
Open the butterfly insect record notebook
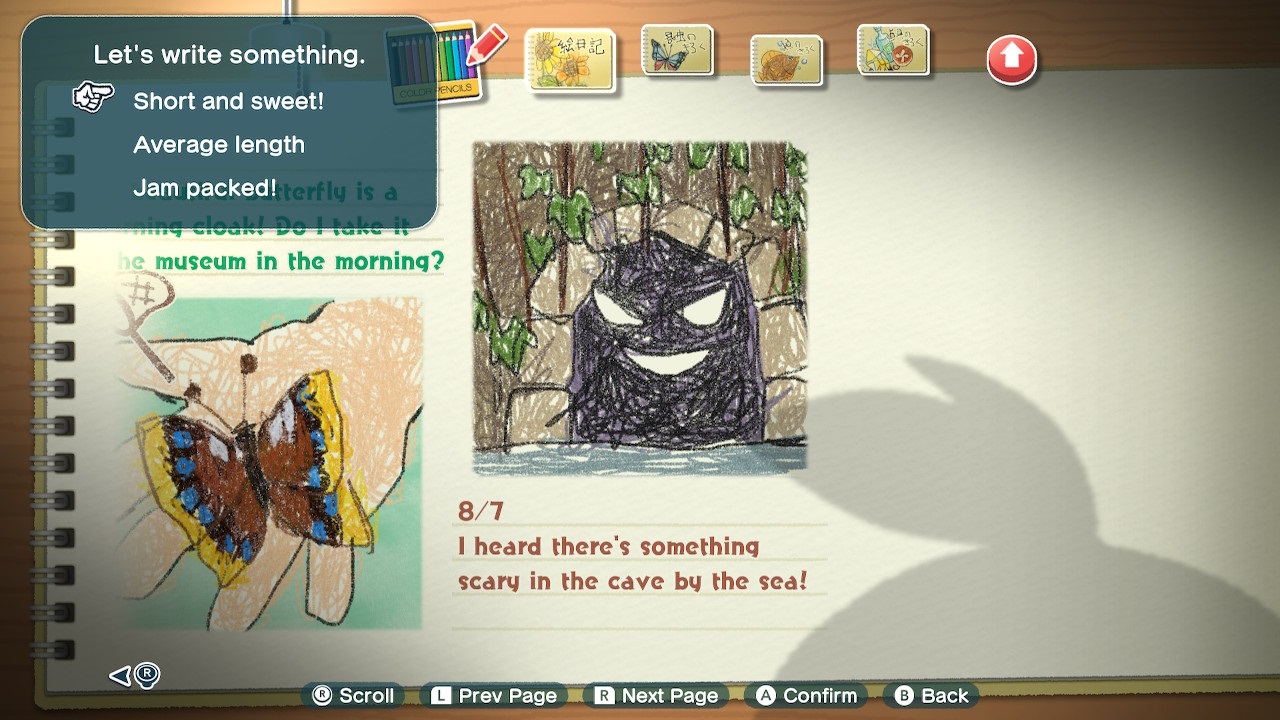(677, 52)
